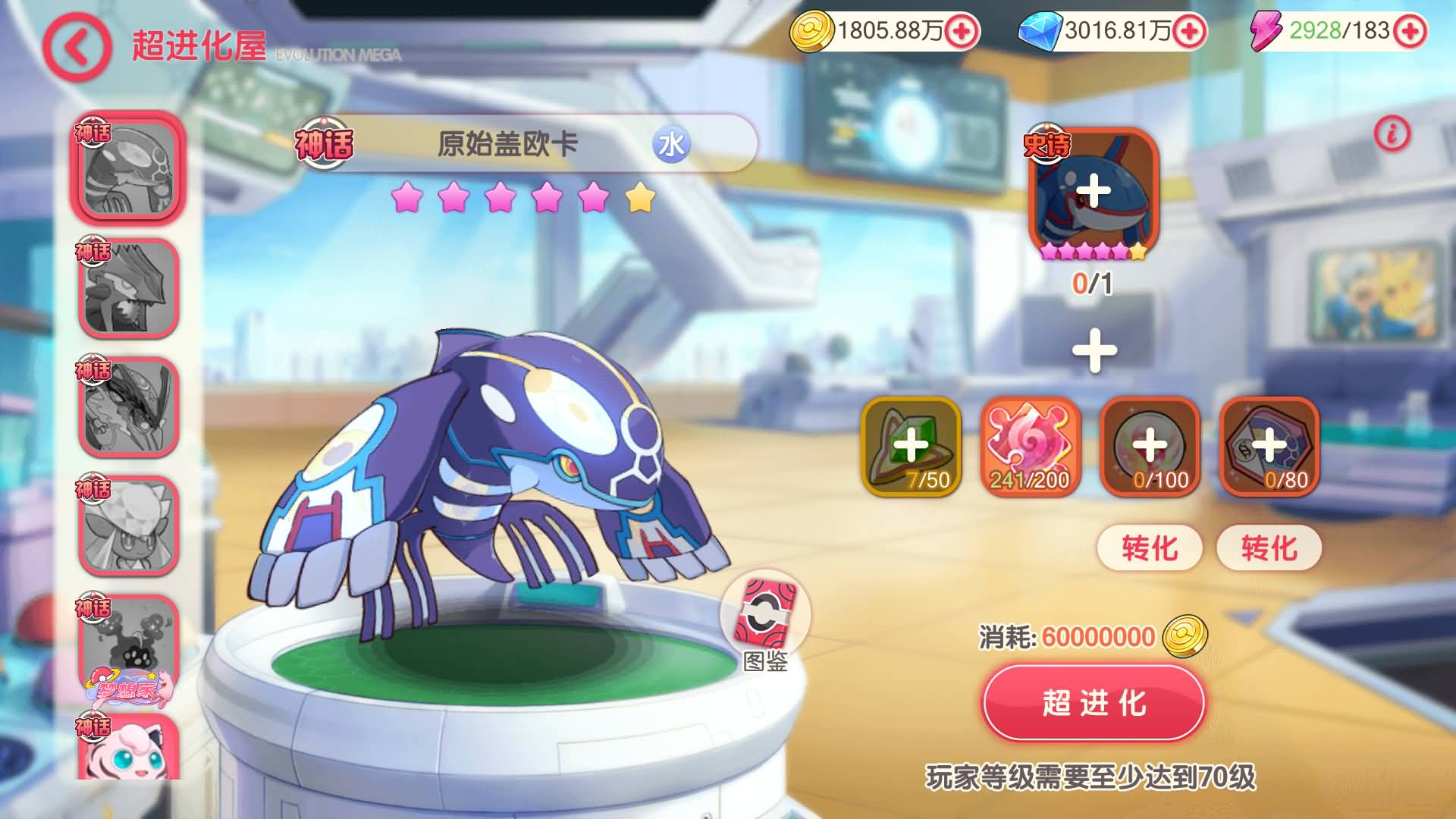
Task: Refill lightning energy with the plus button
Action: pos(1410,31)
